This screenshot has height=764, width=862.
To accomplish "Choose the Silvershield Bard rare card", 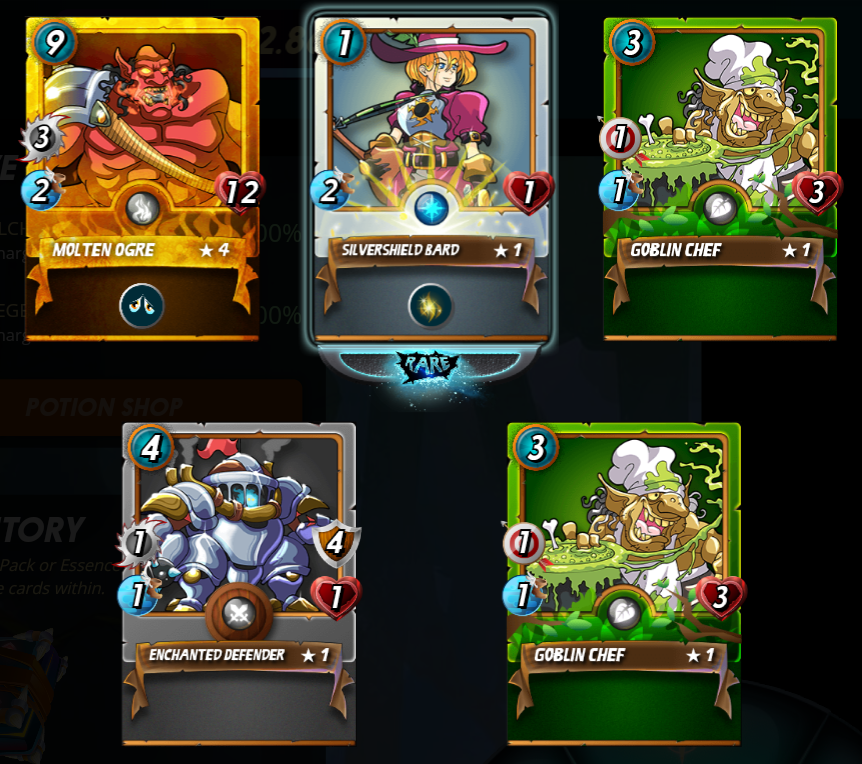I will [x=431, y=150].
